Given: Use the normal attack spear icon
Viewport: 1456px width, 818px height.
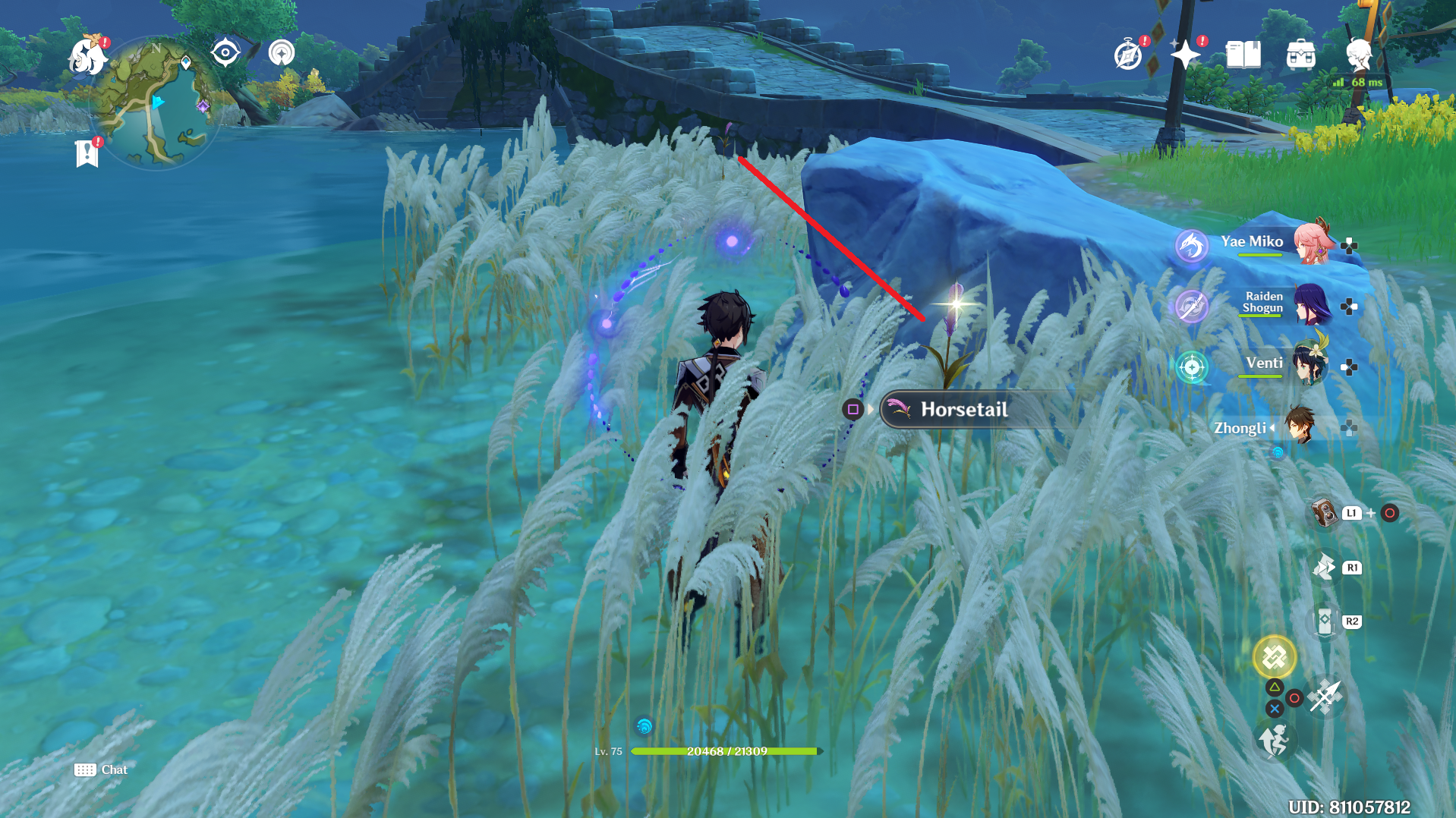Looking at the screenshot, I should [1325, 697].
